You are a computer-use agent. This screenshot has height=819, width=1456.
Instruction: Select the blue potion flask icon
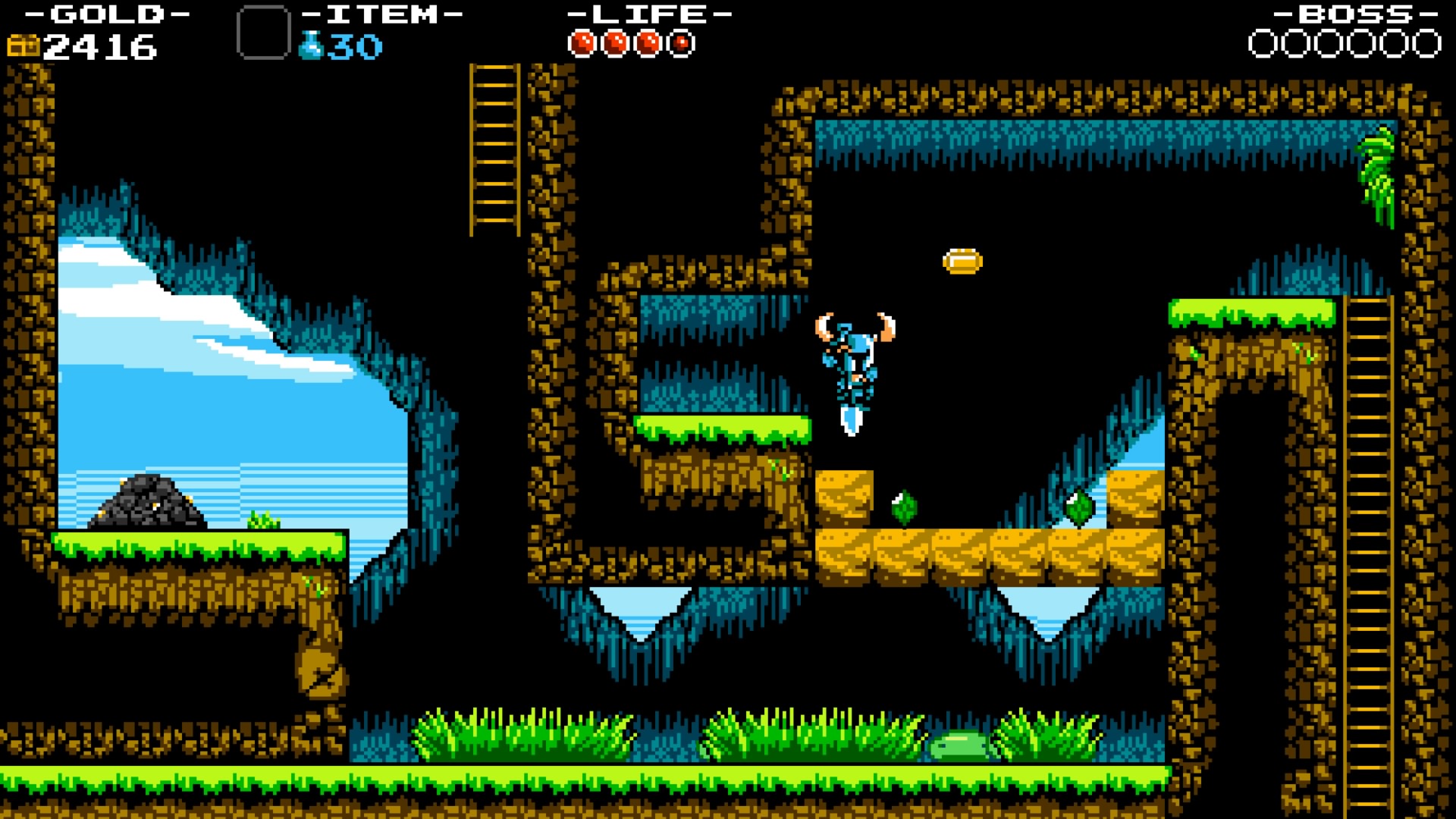(311, 44)
